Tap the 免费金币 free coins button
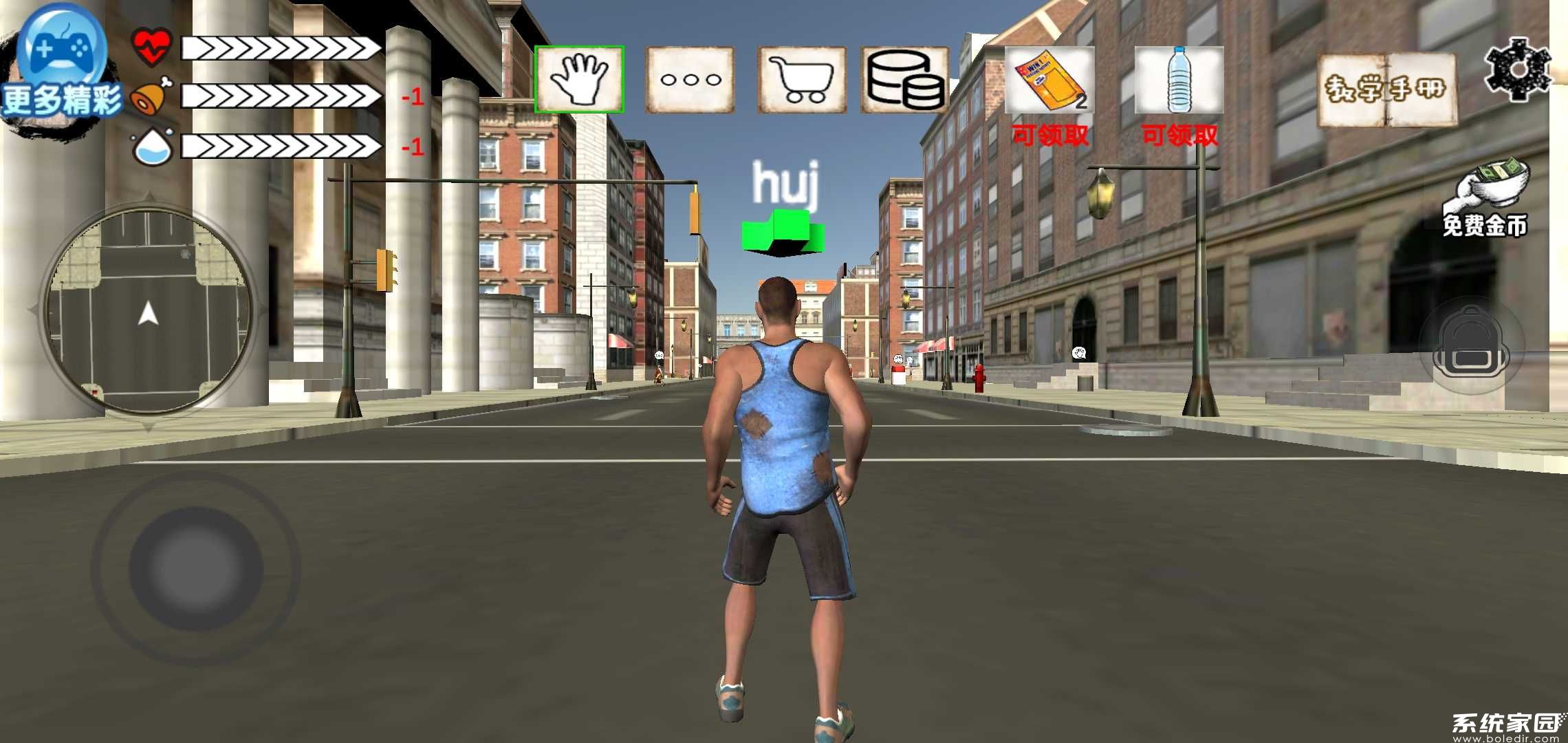 pyautogui.click(x=1485, y=200)
